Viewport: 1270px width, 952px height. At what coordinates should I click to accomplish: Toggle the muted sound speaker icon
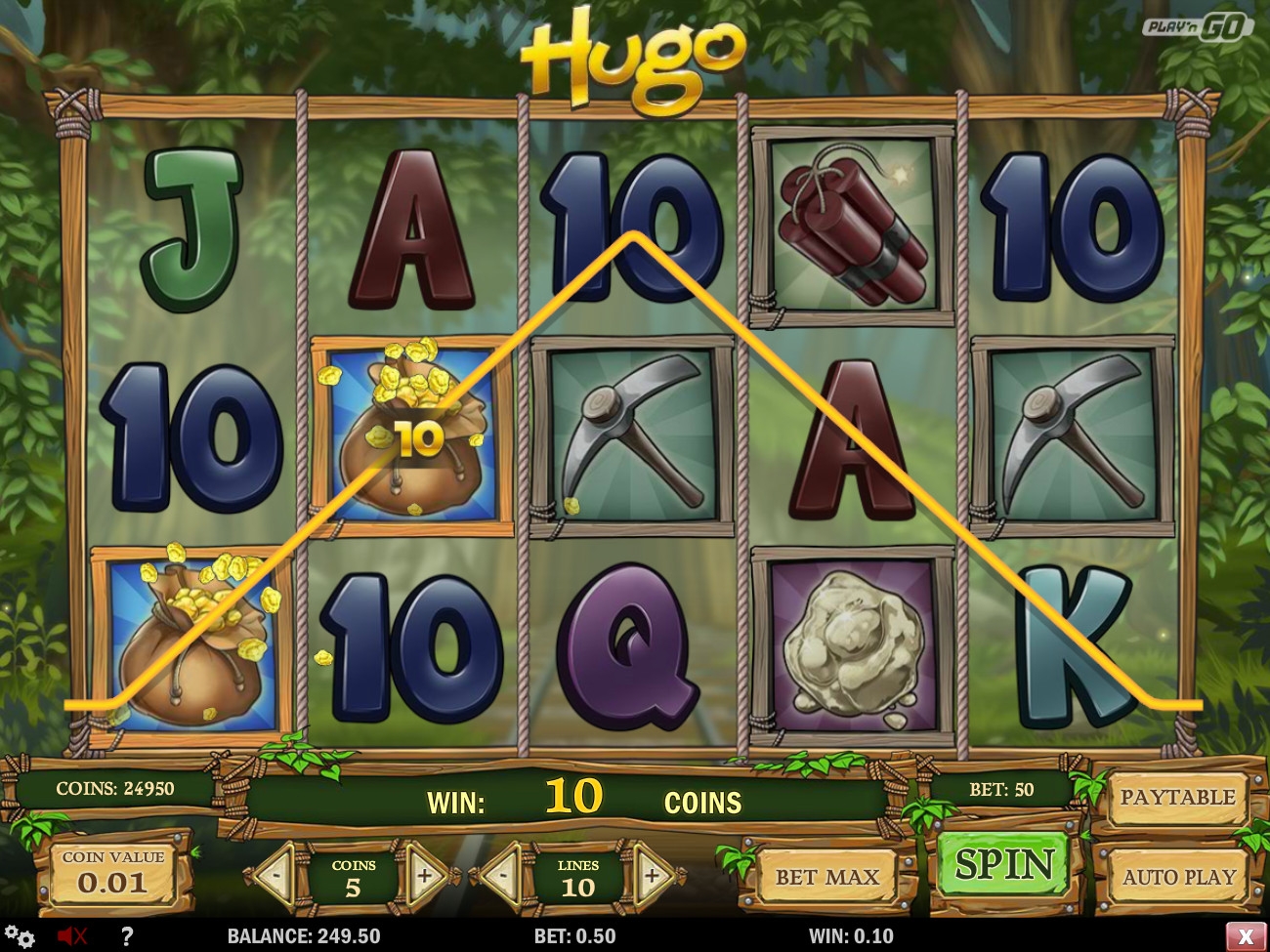click(x=72, y=936)
